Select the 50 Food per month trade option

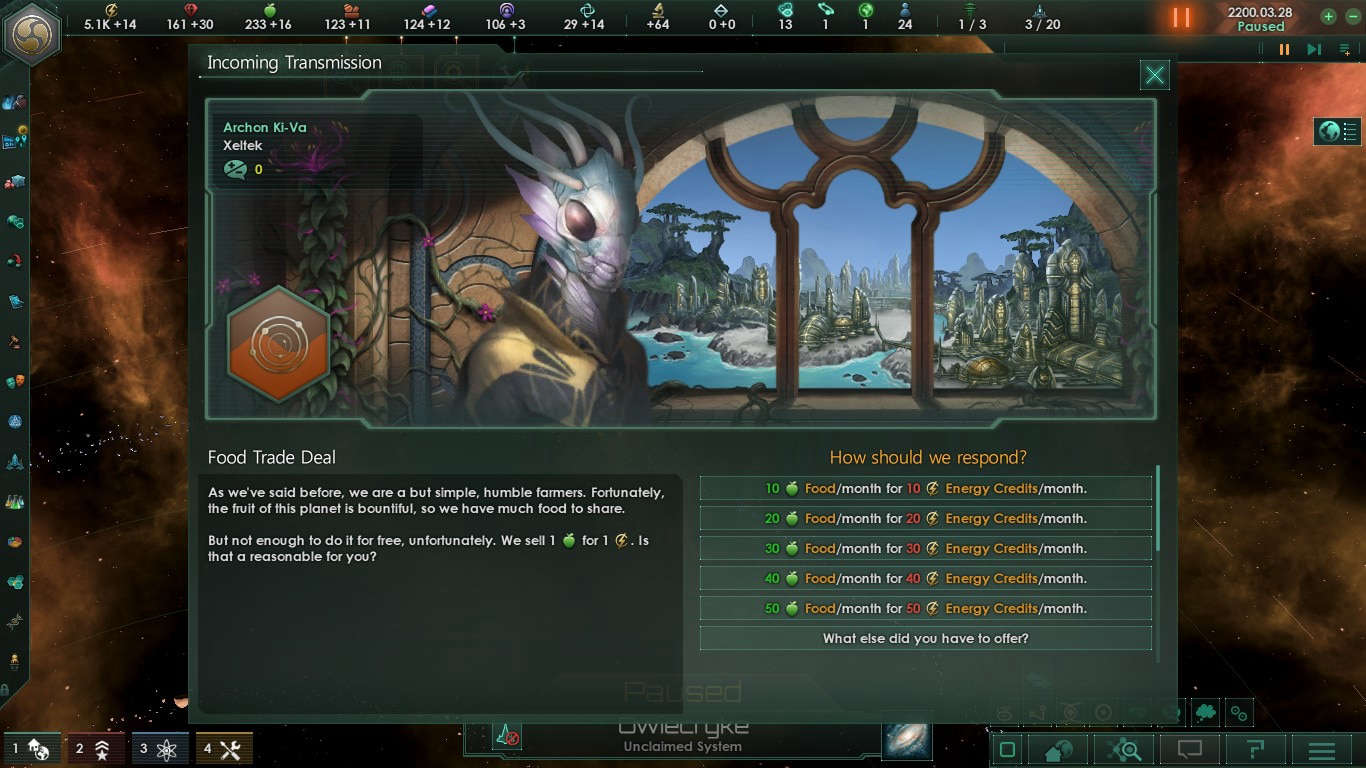point(925,608)
